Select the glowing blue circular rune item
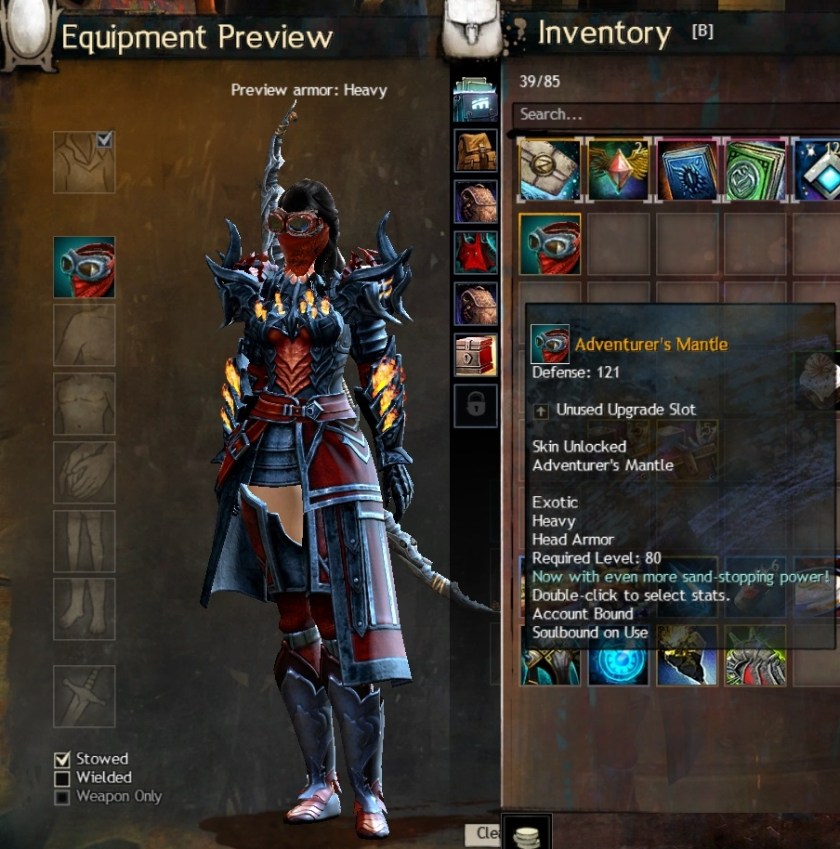 617,657
